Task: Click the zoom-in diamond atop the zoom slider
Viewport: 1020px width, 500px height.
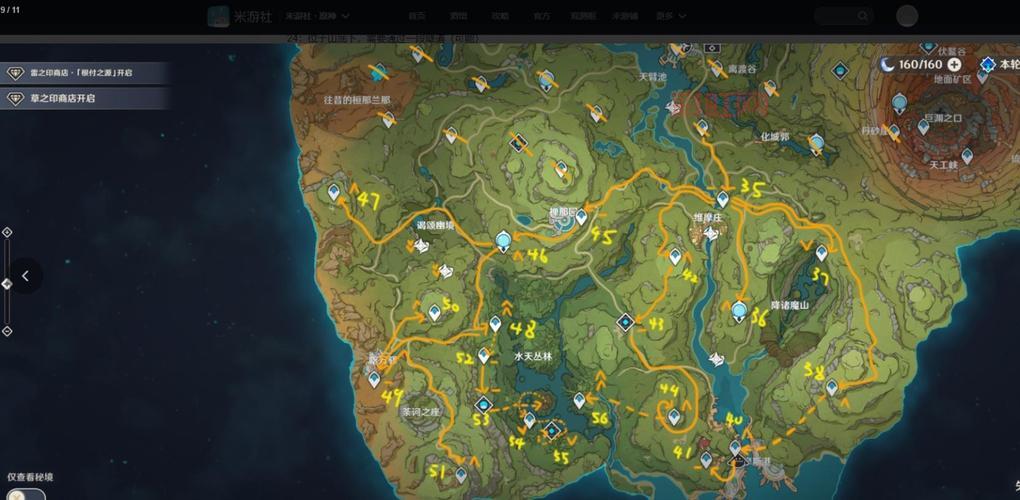Action: 7,232
